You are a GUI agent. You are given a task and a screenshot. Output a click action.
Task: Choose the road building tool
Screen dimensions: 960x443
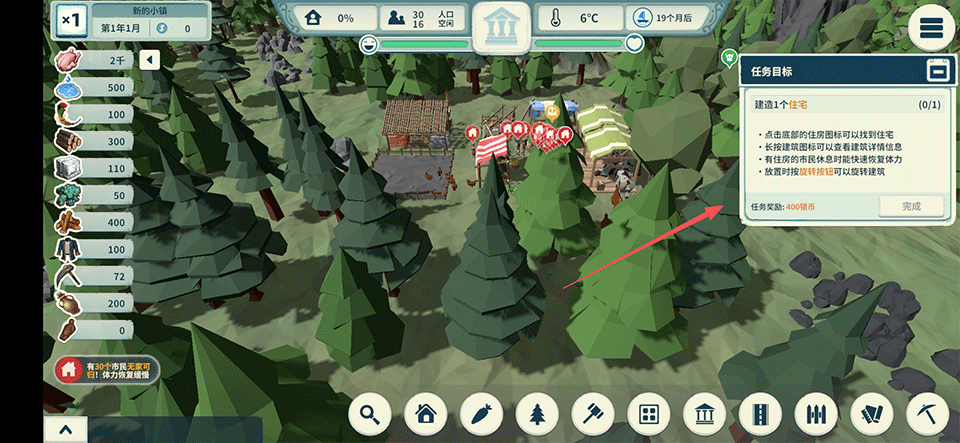[761, 414]
